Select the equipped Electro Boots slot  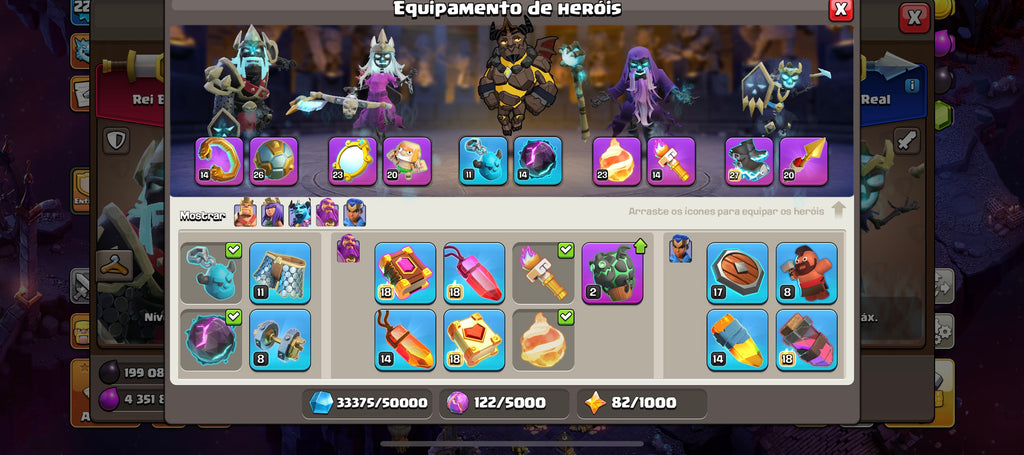pos(749,161)
